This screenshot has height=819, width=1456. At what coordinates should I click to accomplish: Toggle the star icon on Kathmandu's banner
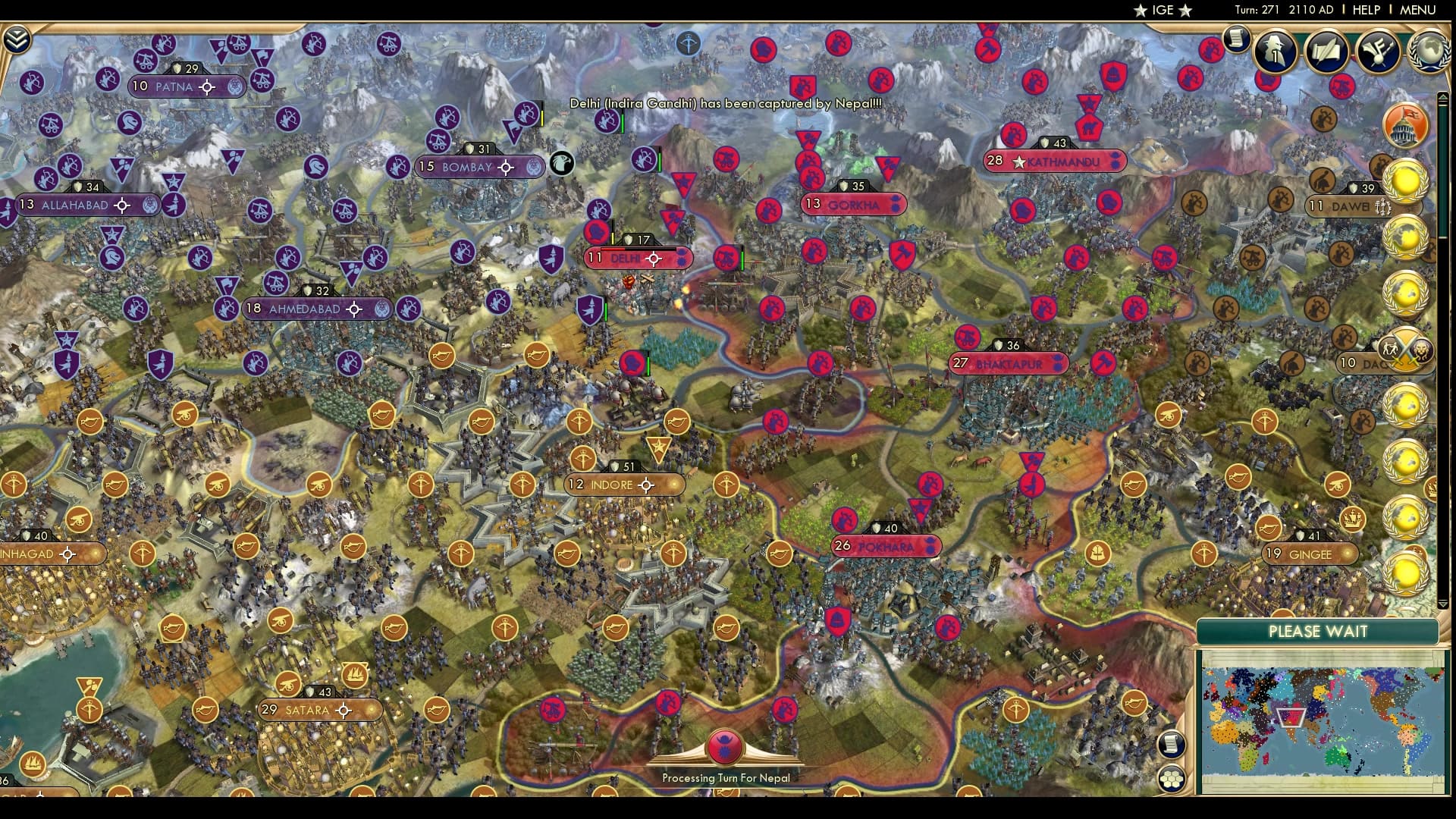coord(1018,162)
